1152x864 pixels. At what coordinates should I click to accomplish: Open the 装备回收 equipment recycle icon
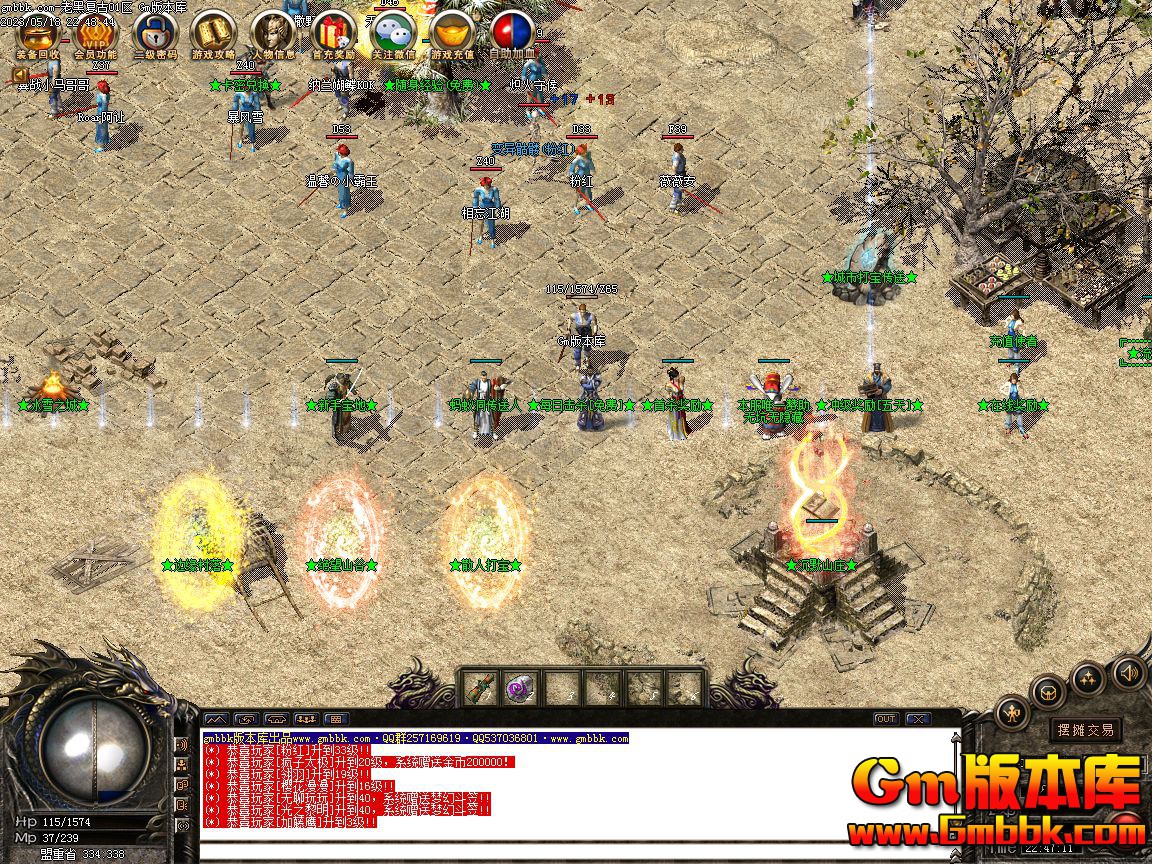point(37,32)
